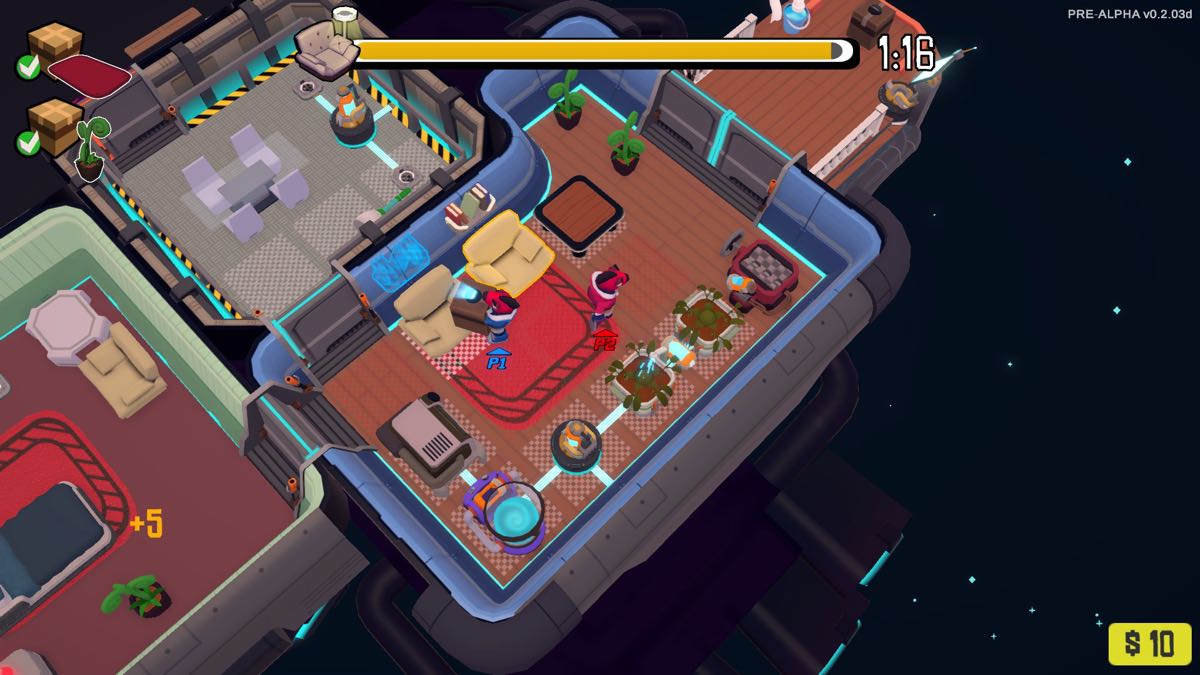The width and height of the screenshot is (1200, 675).
Task: Click the armchair icon beside the progress bar
Action: click(x=326, y=50)
